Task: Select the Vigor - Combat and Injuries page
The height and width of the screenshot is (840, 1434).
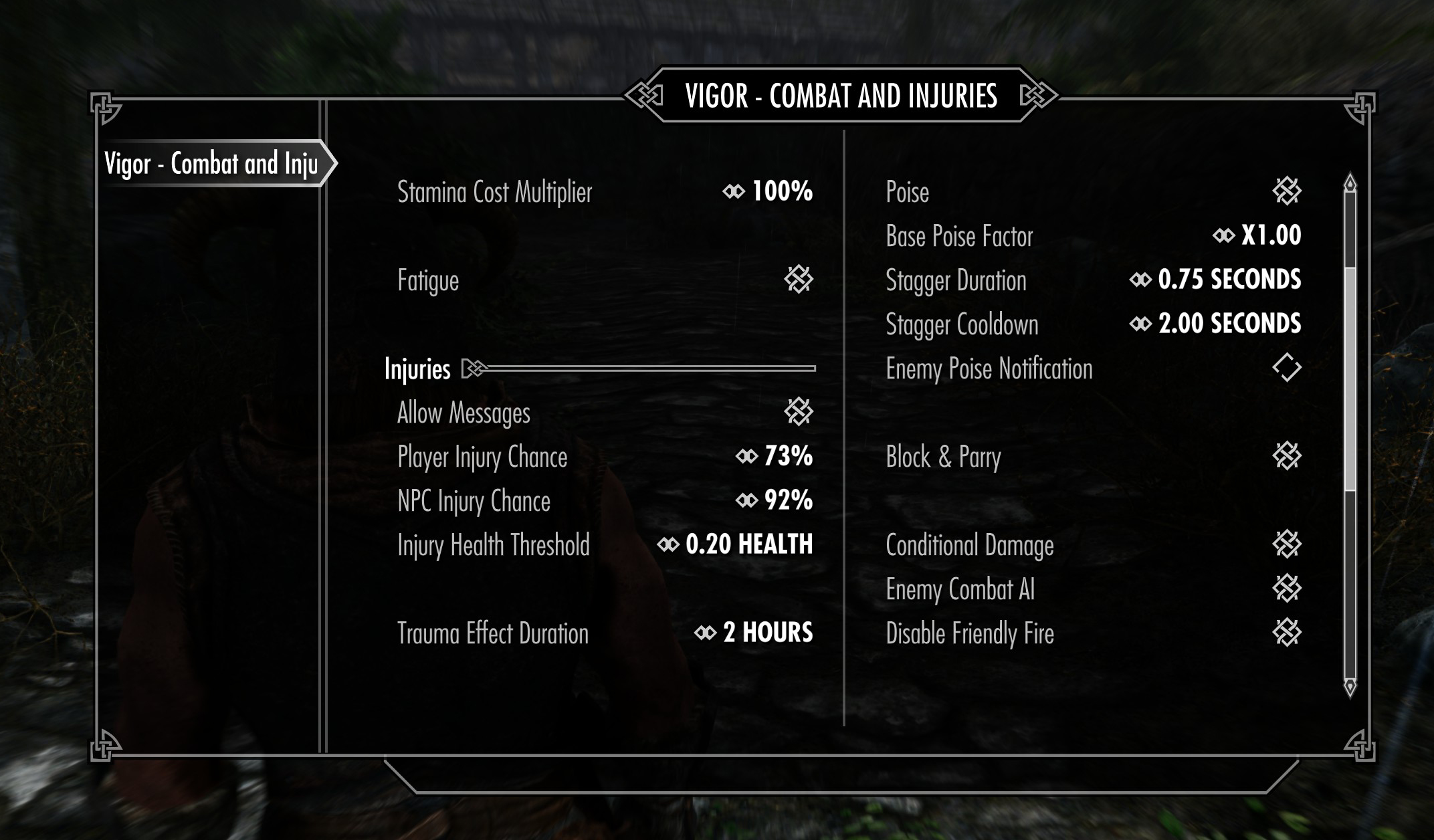Action: [211, 164]
